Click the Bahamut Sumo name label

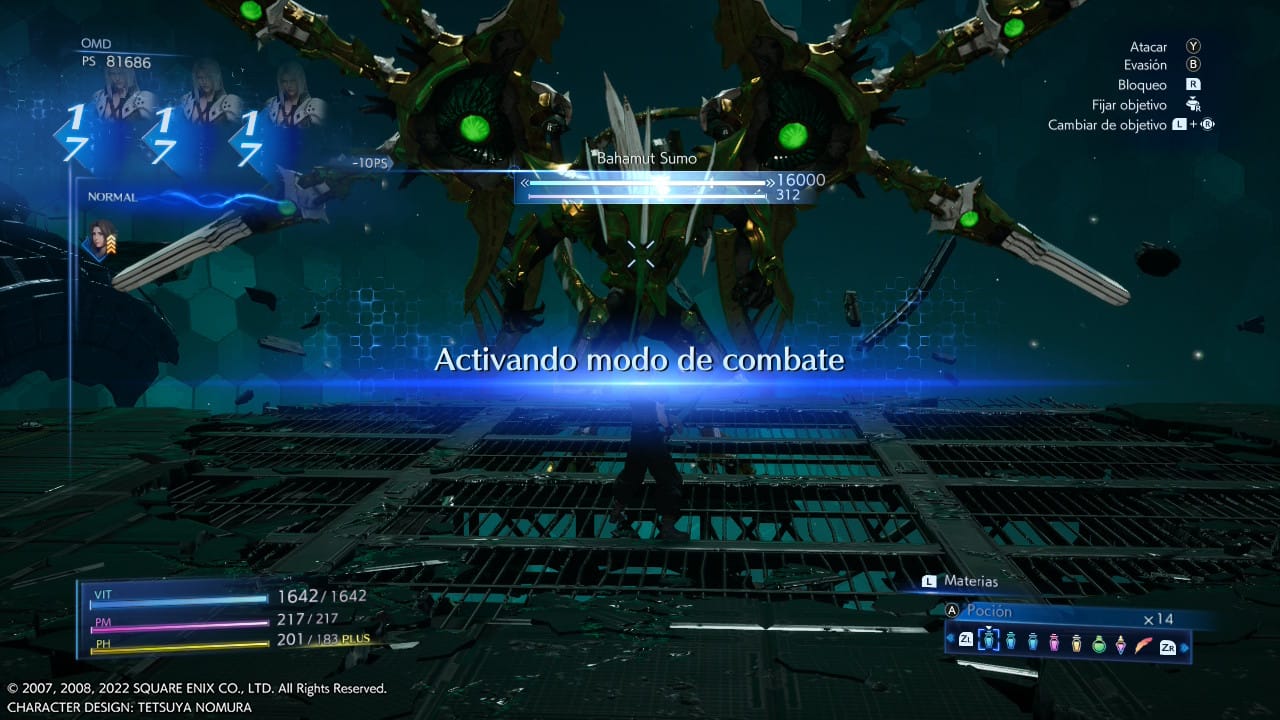[x=648, y=157]
